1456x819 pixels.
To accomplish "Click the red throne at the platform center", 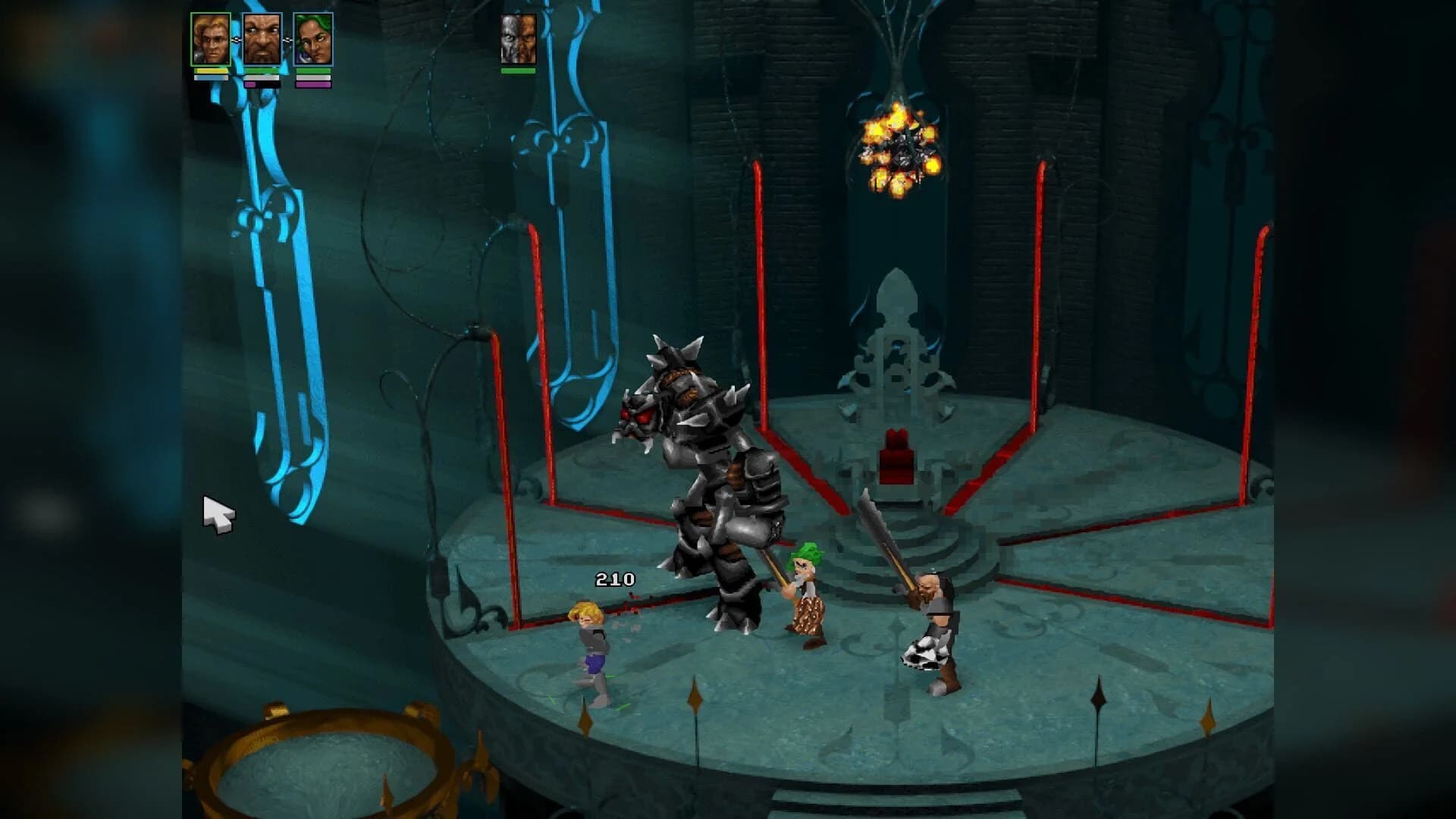I will [895, 455].
